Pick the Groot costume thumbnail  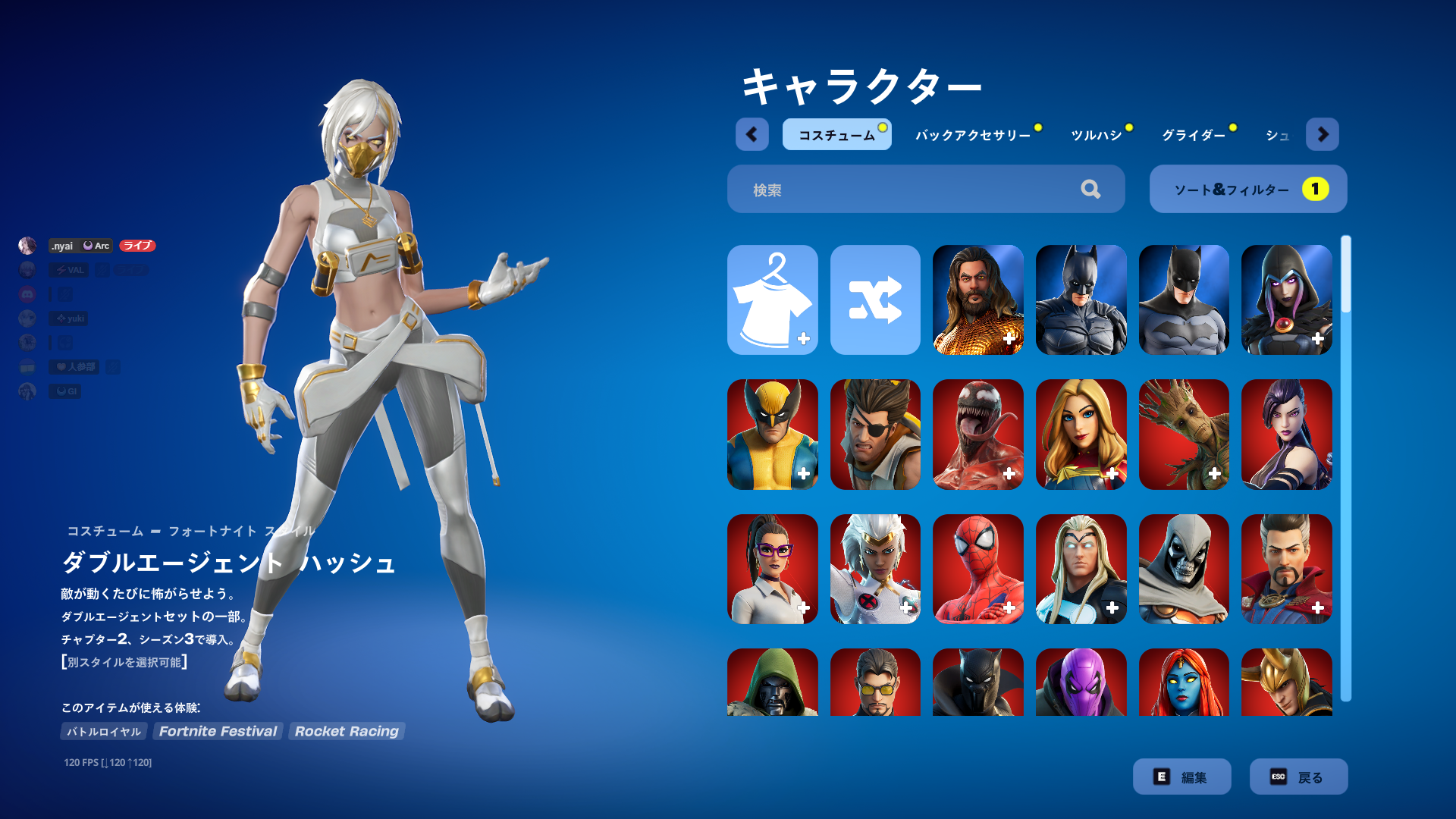tap(1183, 434)
